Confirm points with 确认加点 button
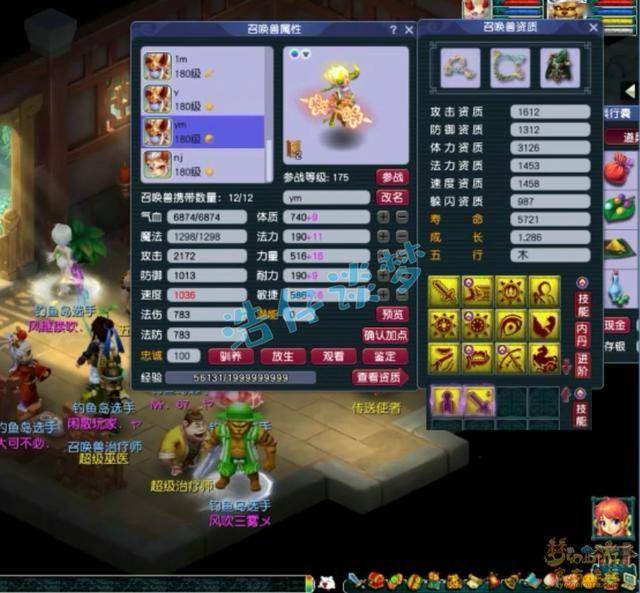Viewport: 640px width, 593px height. (385, 335)
